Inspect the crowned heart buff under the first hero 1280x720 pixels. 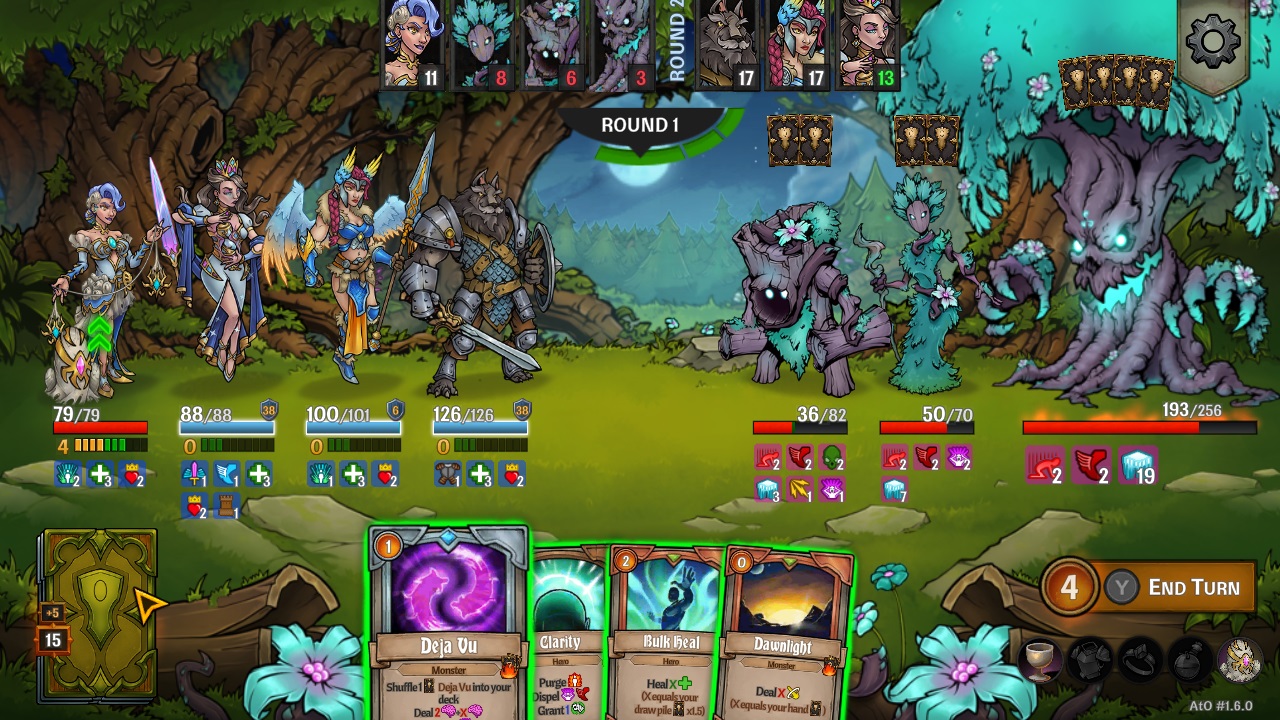131,476
